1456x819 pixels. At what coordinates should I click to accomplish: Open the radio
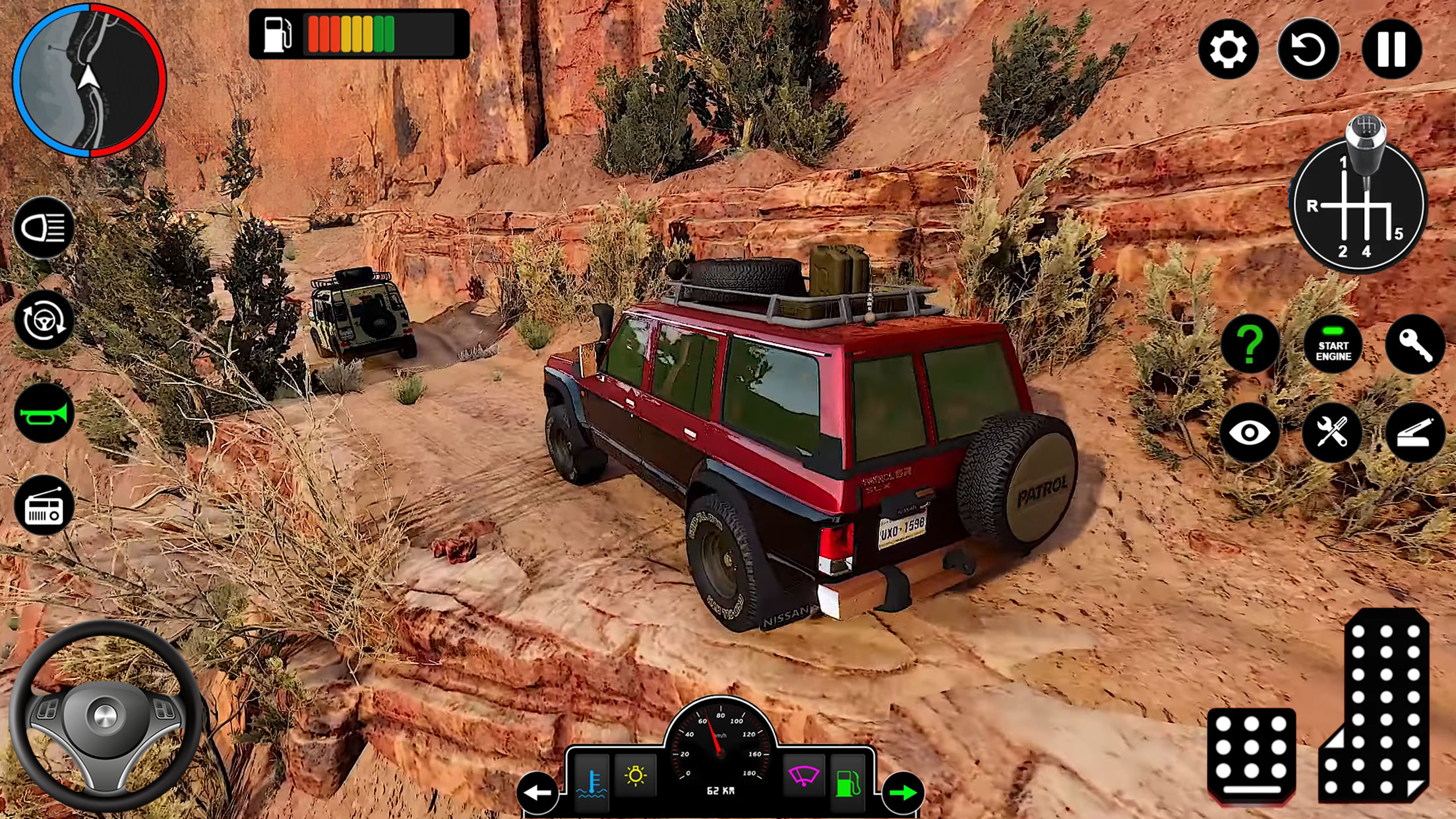coord(45,505)
